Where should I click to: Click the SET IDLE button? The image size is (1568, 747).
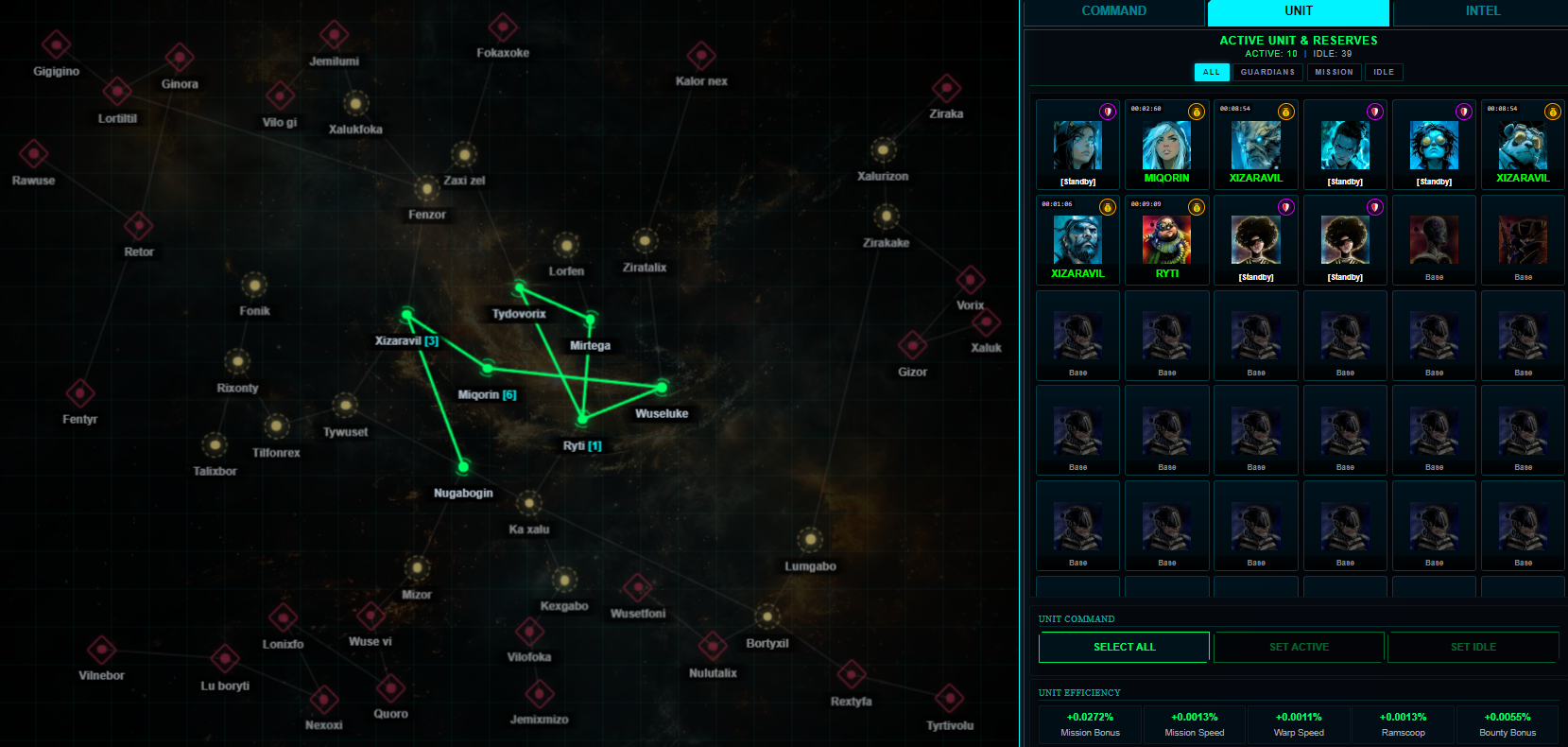[x=1473, y=647]
